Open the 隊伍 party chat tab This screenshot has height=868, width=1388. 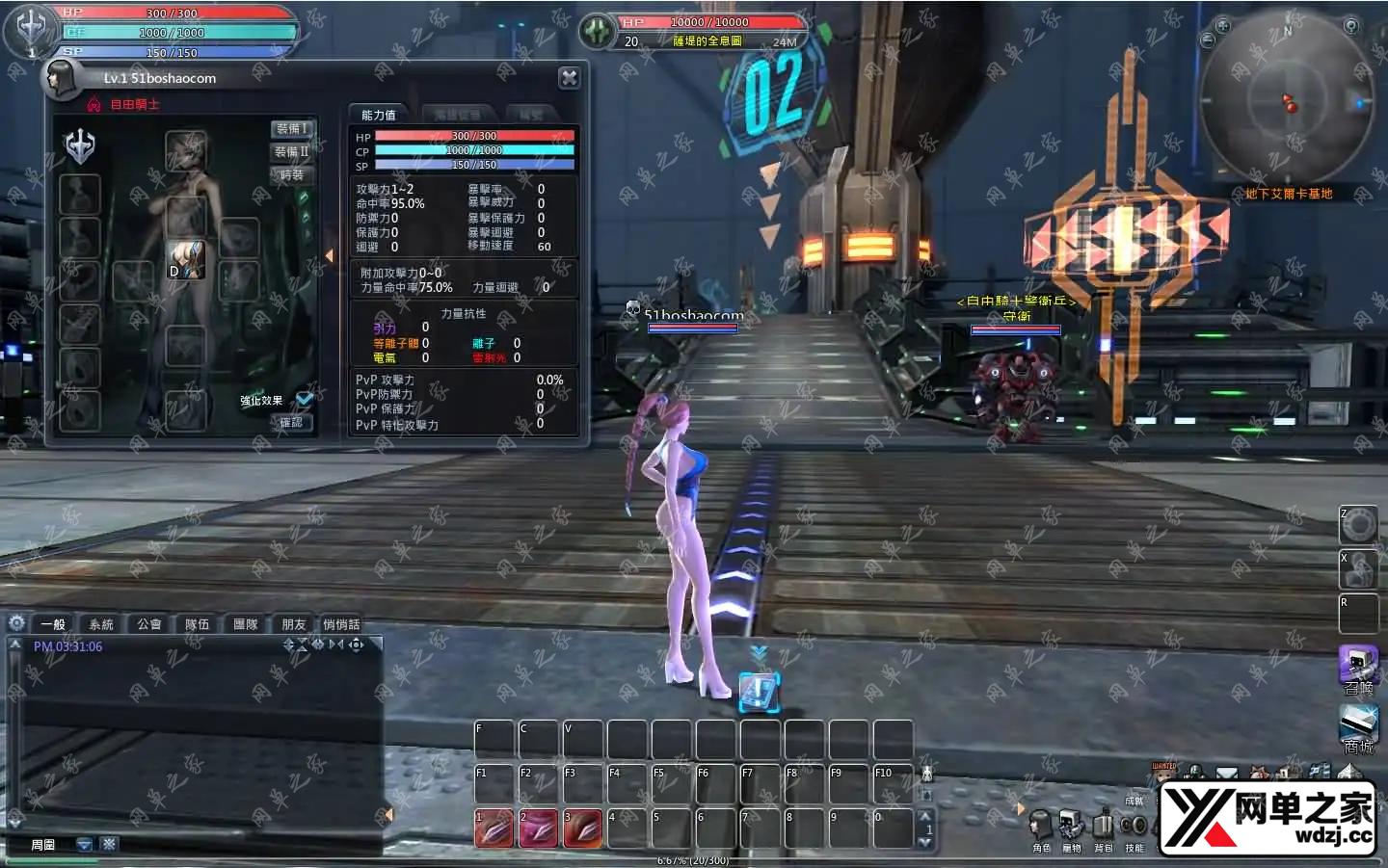click(x=198, y=624)
